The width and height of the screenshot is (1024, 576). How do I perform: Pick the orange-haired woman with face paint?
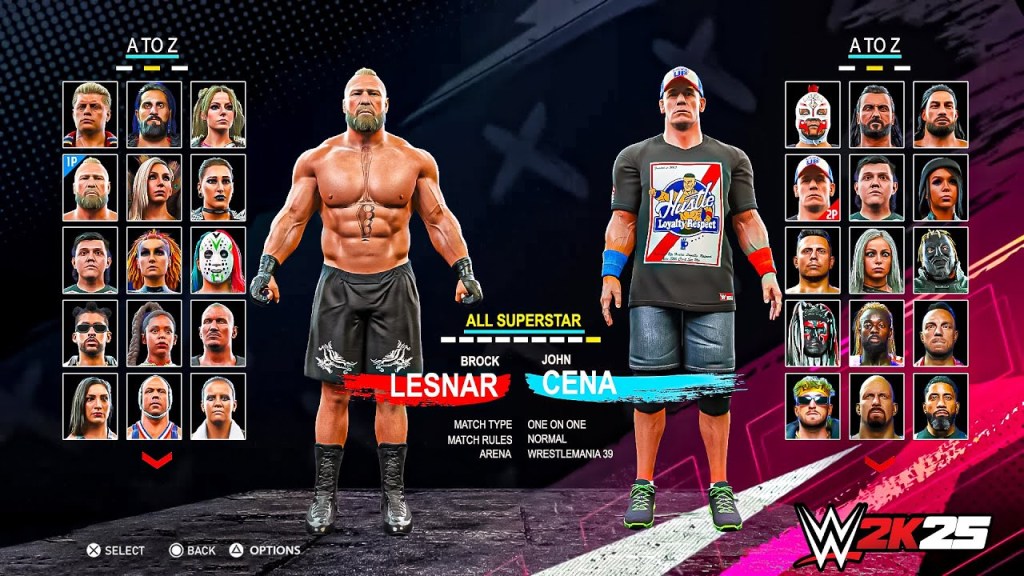(x=154, y=260)
